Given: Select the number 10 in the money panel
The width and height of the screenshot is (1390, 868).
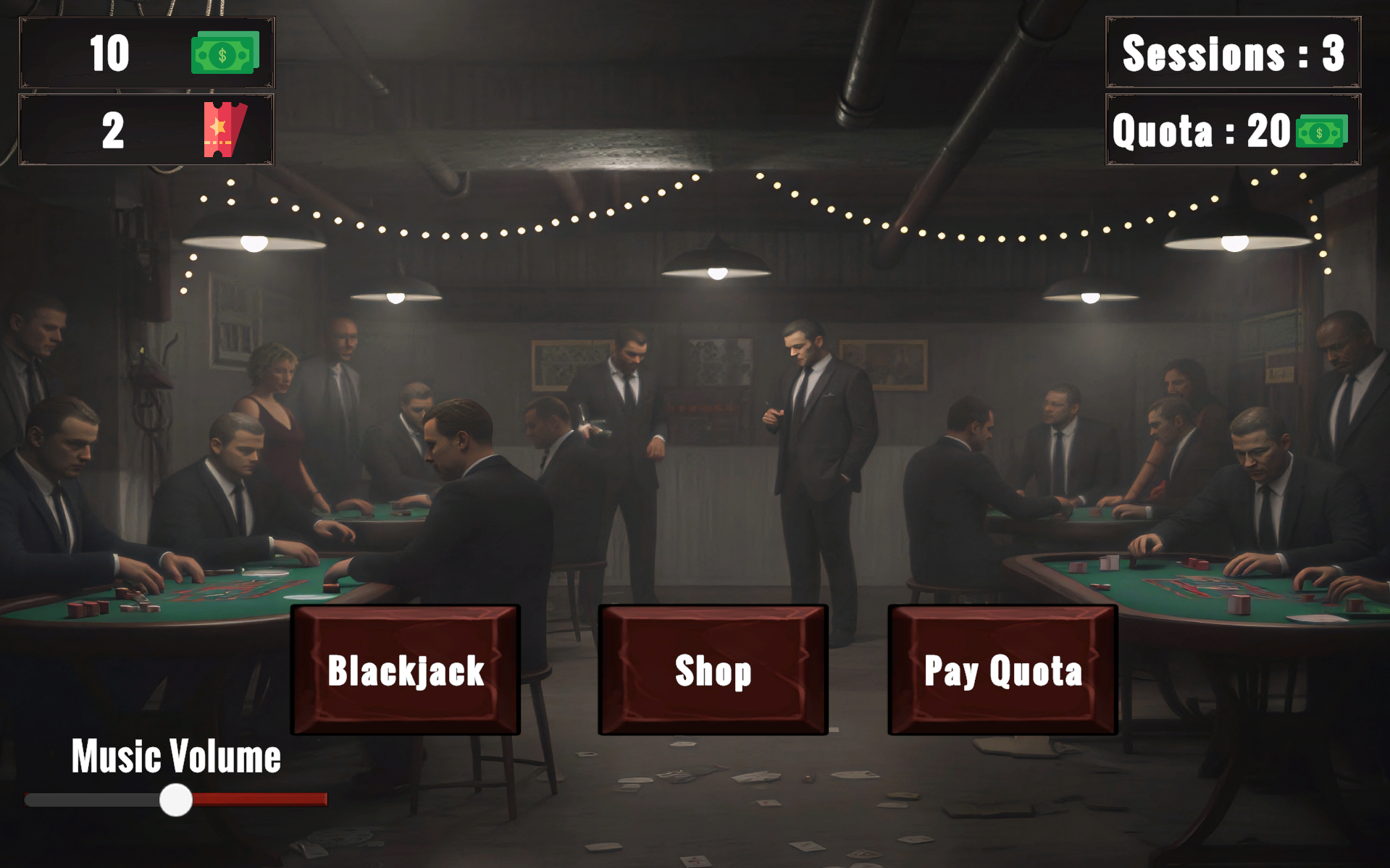Looking at the screenshot, I should click(x=110, y=53).
